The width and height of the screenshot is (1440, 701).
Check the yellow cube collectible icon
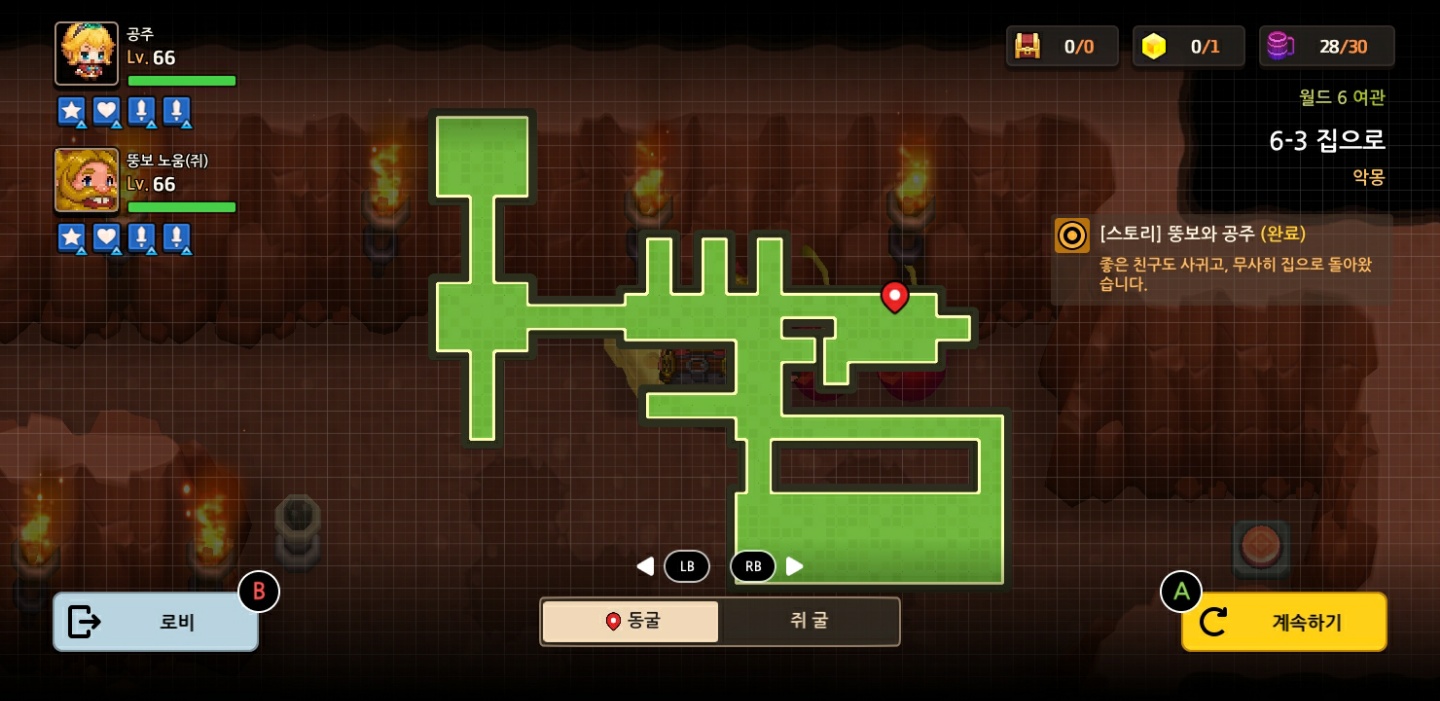point(1154,46)
